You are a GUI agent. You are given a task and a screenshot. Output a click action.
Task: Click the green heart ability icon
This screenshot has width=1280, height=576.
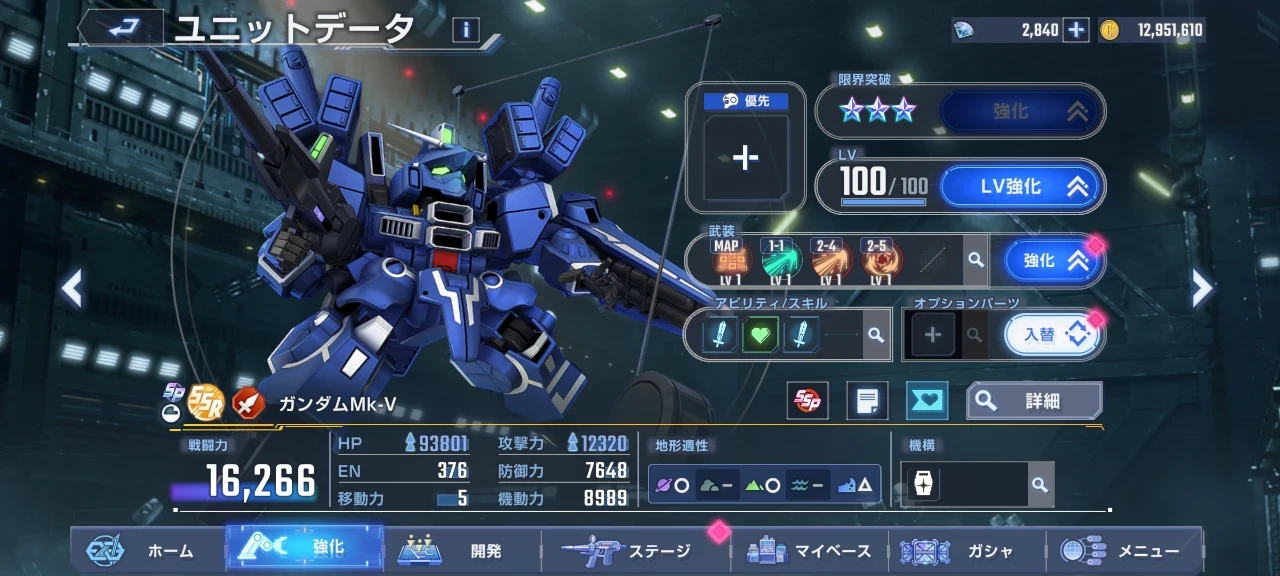coord(761,335)
